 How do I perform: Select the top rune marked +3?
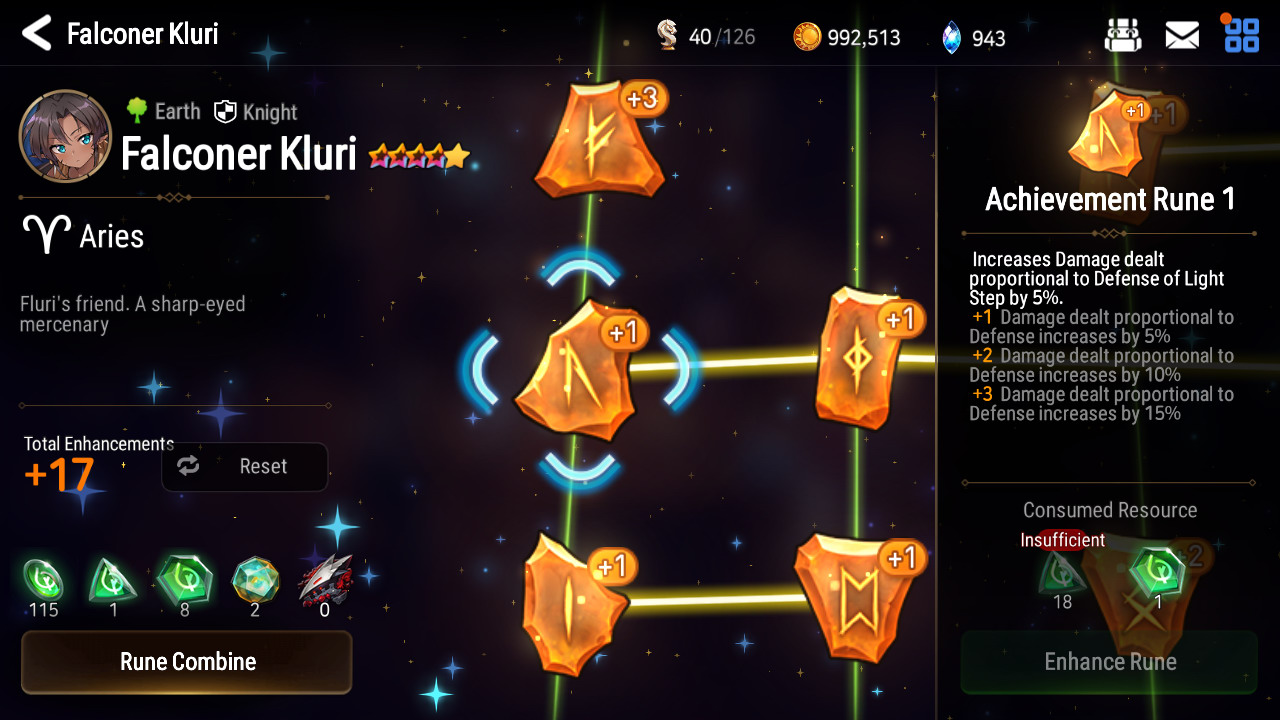click(x=599, y=140)
